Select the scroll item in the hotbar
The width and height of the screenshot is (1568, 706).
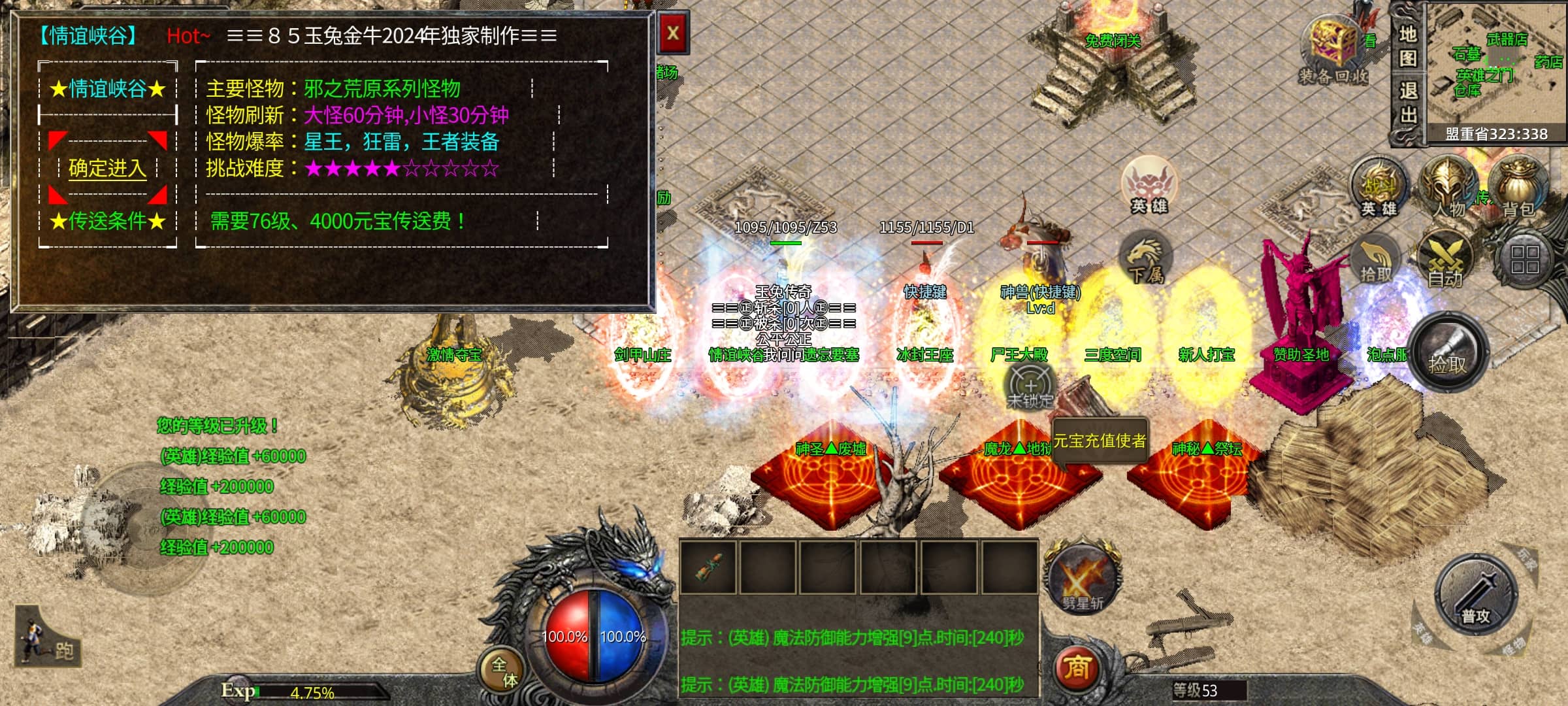click(x=708, y=567)
